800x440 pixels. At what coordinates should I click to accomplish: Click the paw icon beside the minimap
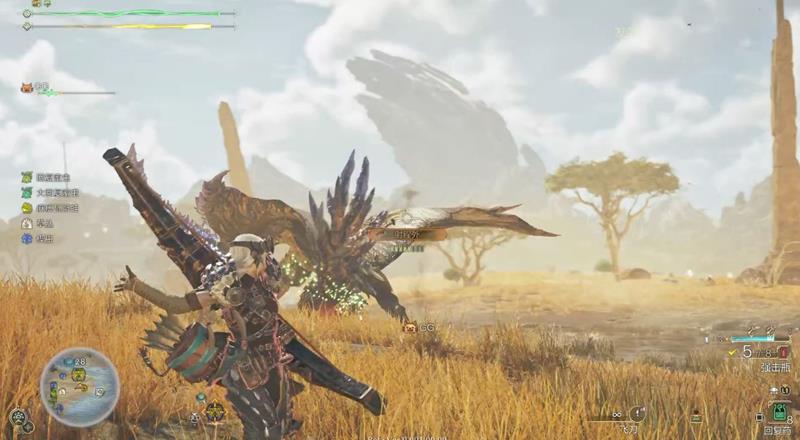pyautogui.click(x=18, y=416)
